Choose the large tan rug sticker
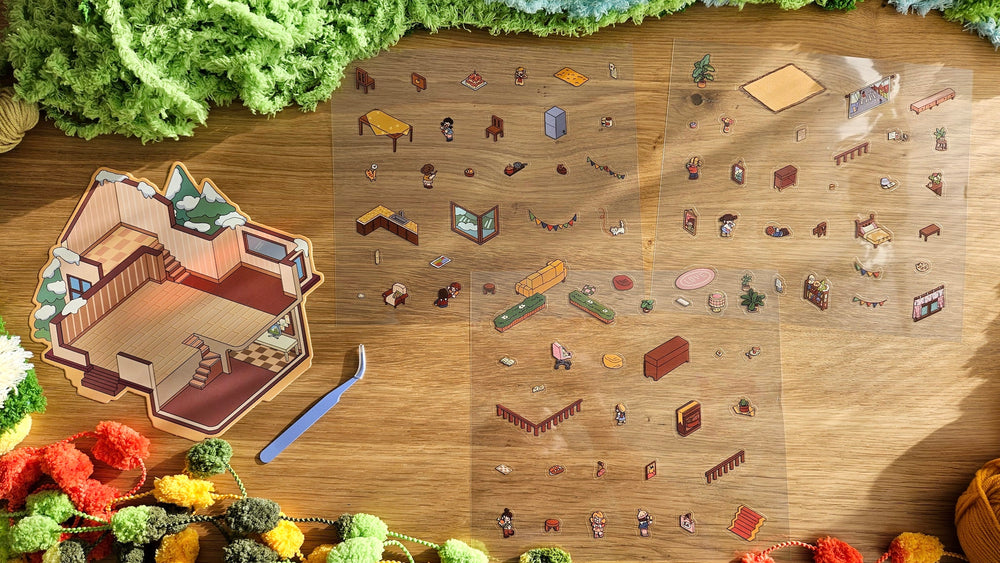The image size is (1000, 563). point(782,87)
